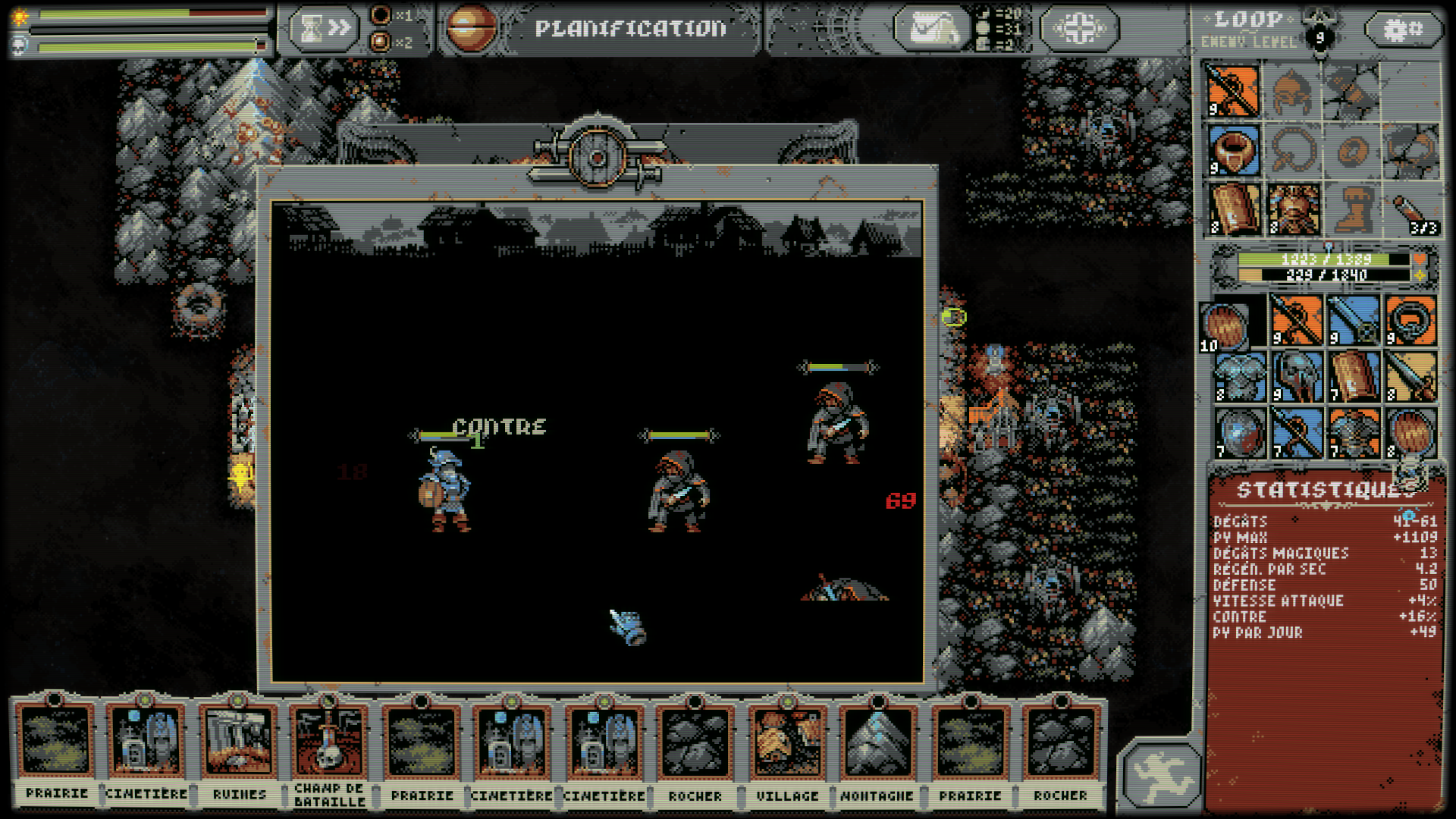The width and height of the screenshot is (1456, 819).
Task: Open the resources bag button
Action: 932,29
